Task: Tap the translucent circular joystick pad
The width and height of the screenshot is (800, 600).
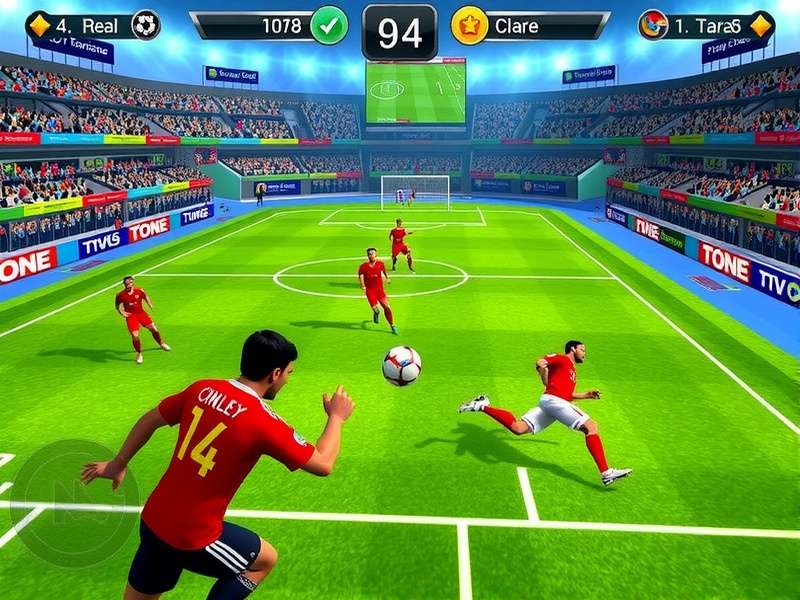Action: tap(74, 502)
